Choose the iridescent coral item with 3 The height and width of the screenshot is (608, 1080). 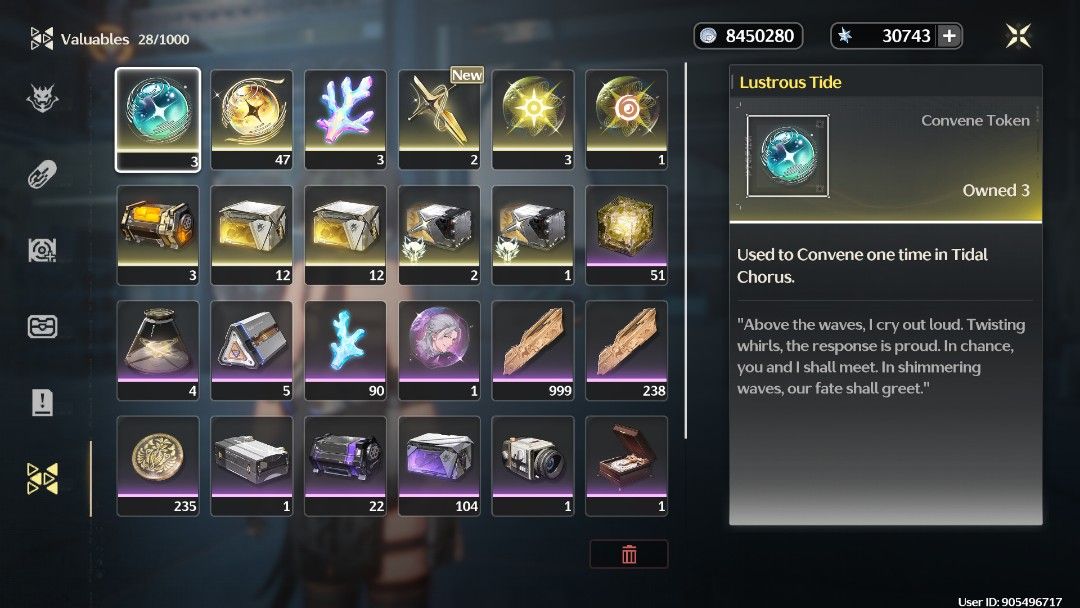[346, 119]
